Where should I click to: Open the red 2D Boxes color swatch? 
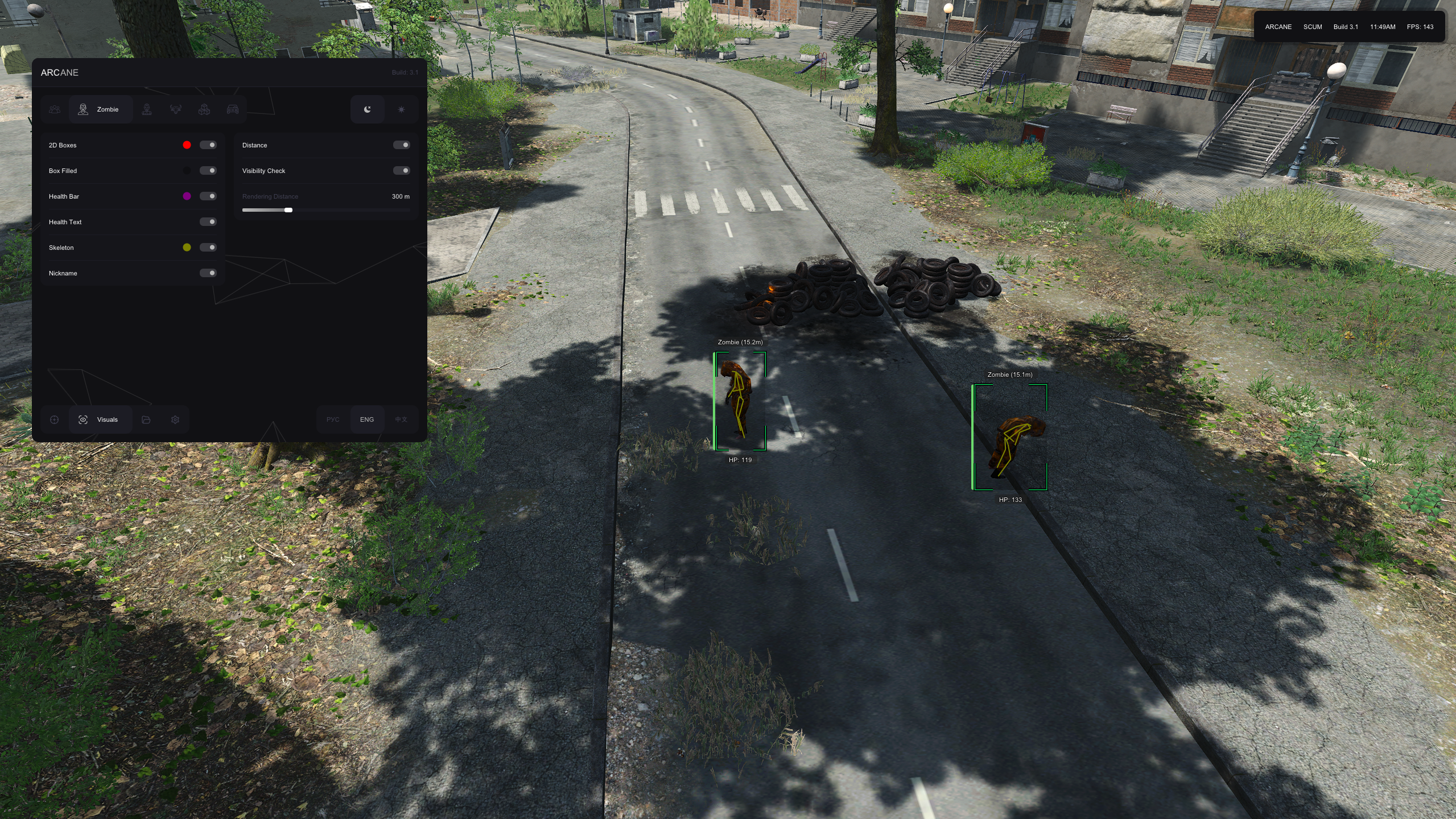point(187,145)
